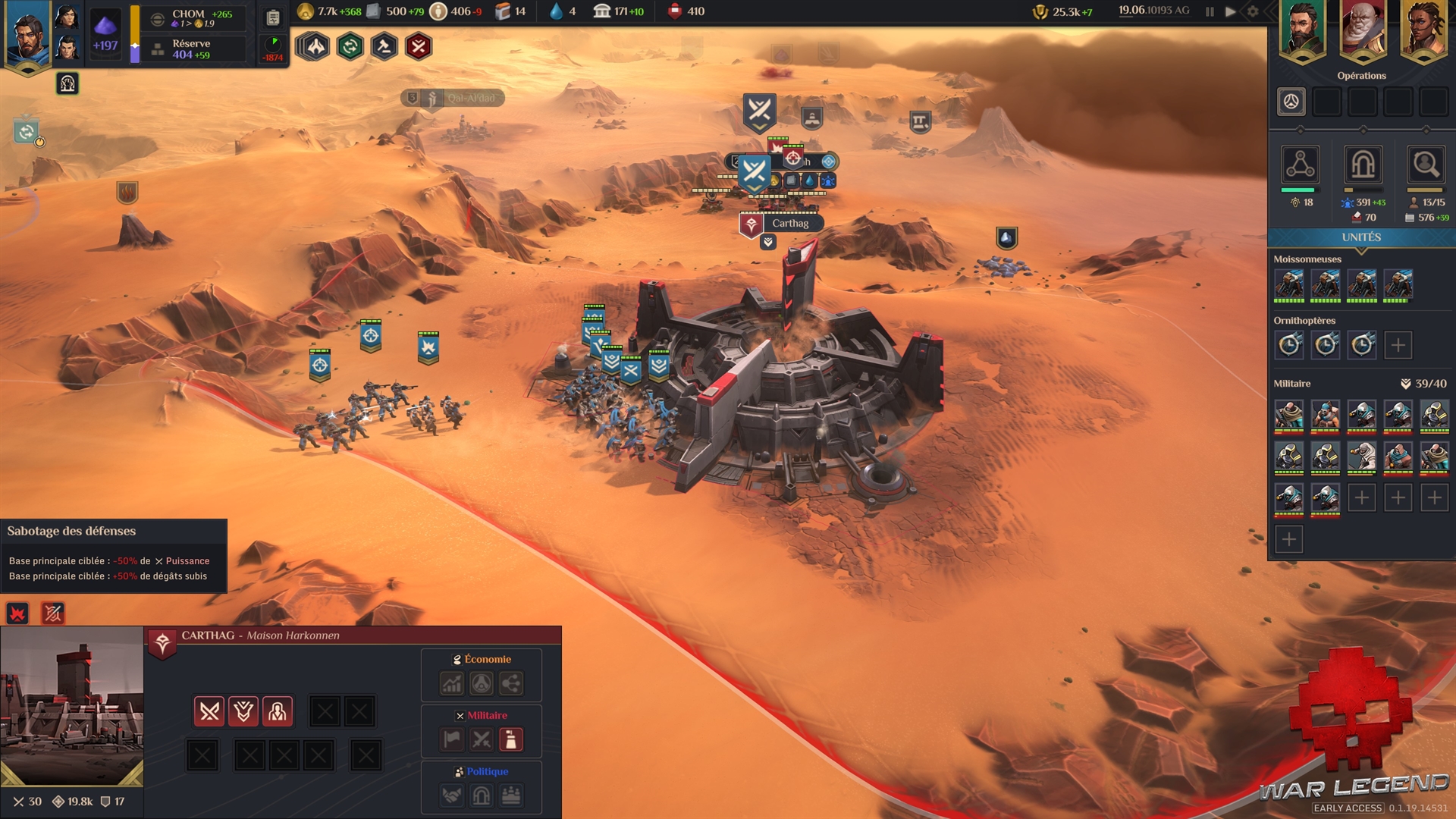Select the bearded rival leader portrait
Screen dimensions: 1456x819
(1302, 30)
